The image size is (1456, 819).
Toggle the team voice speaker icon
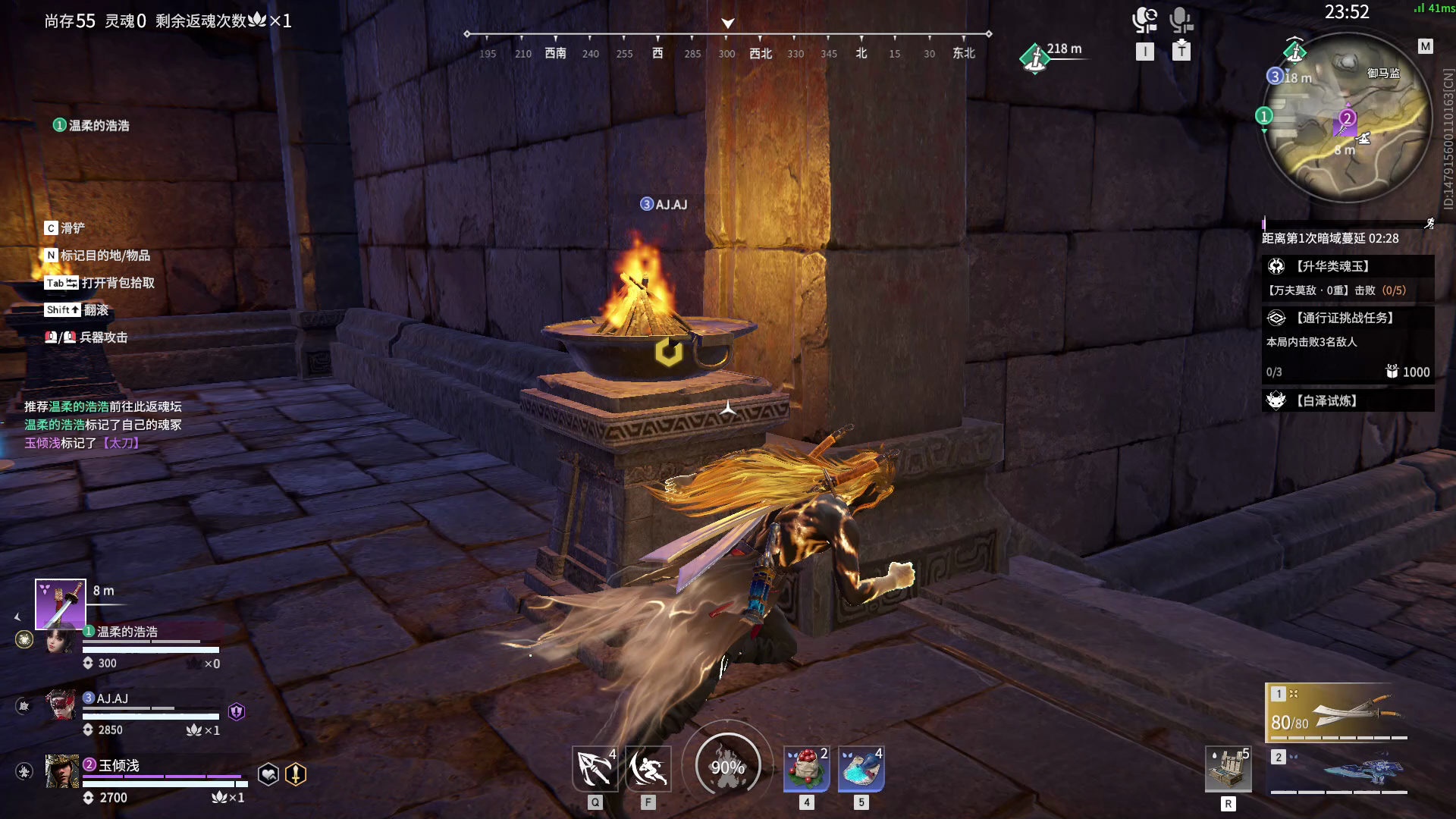[x=1144, y=20]
